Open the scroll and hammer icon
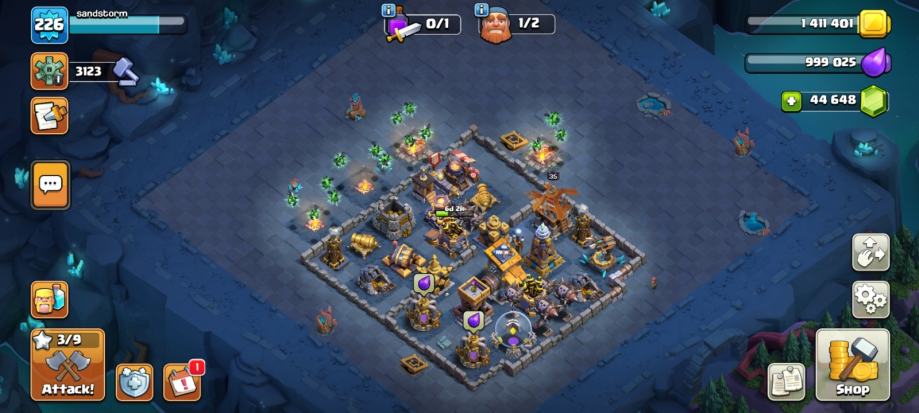 point(49,116)
